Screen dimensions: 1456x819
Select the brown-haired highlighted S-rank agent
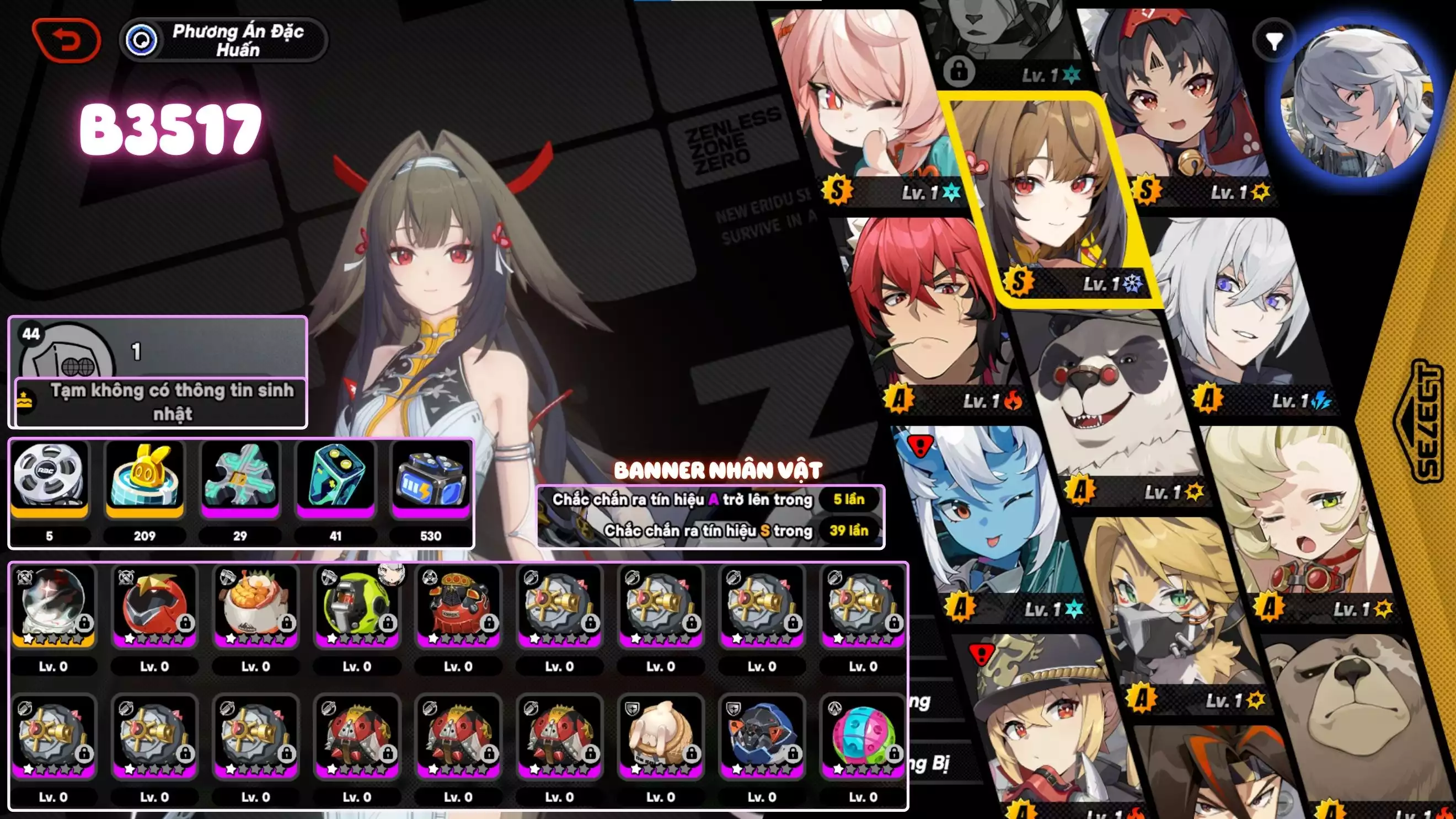tap(1051, 192)
